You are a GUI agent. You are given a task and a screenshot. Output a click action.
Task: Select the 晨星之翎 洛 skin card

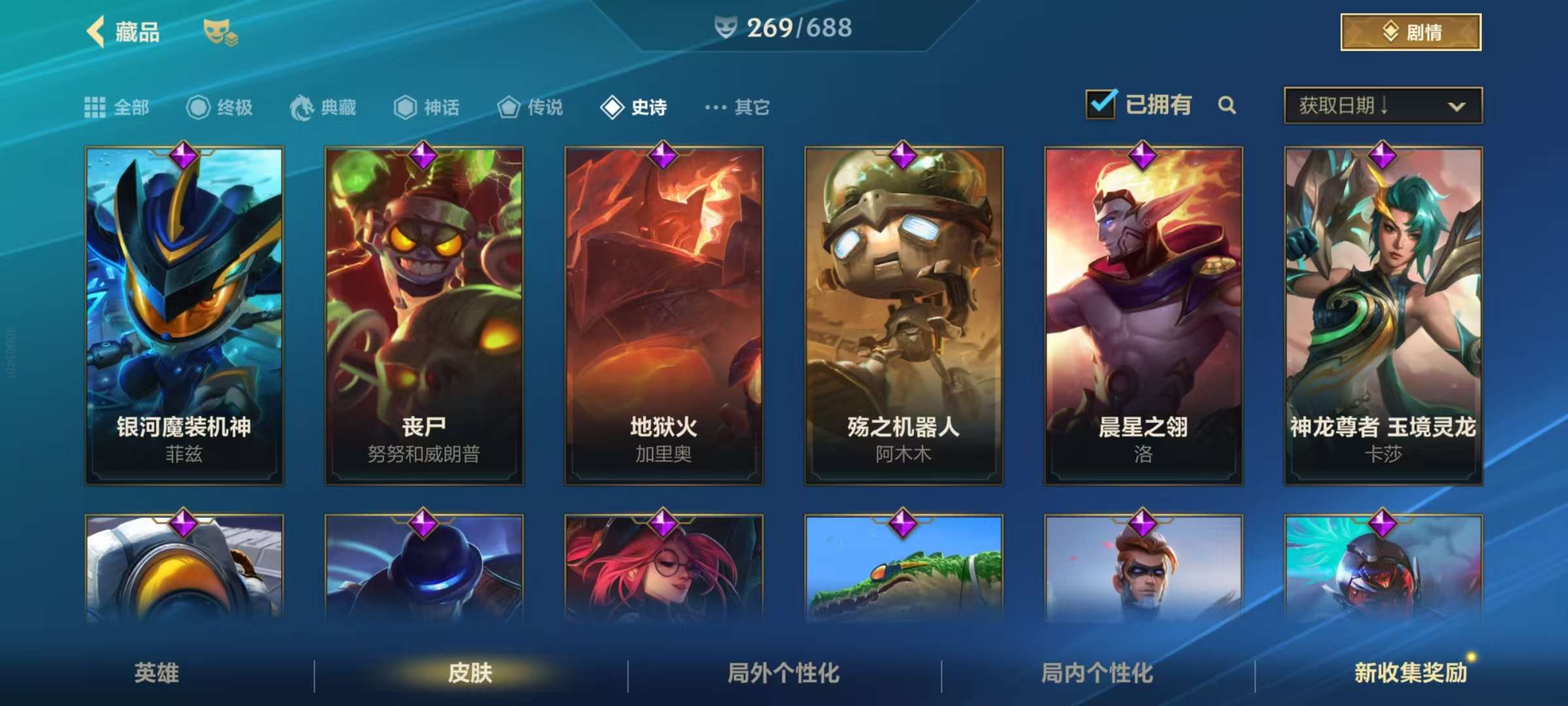click(x=1143, y=315)
